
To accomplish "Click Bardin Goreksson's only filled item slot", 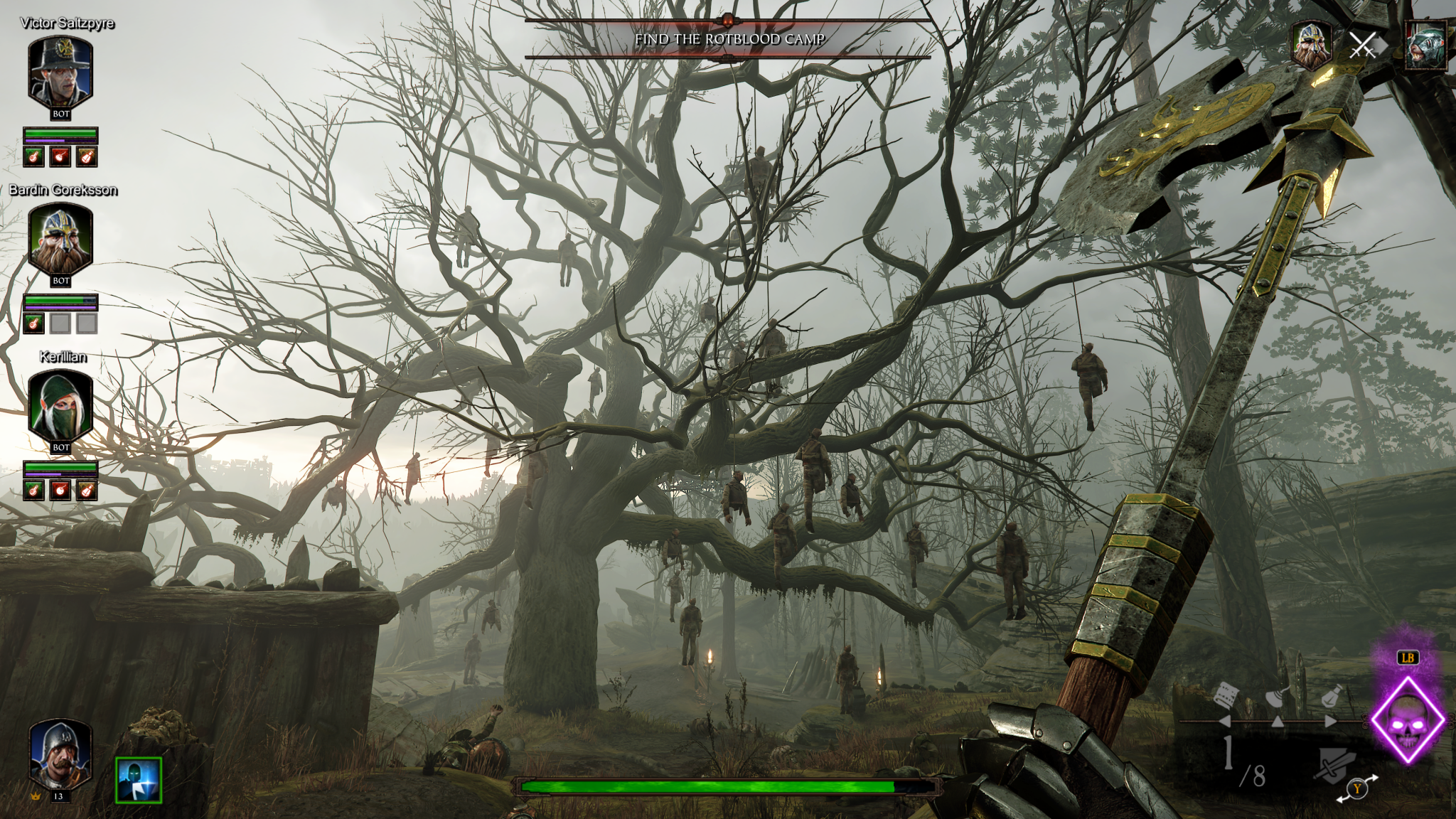I will tap(34, 323).
